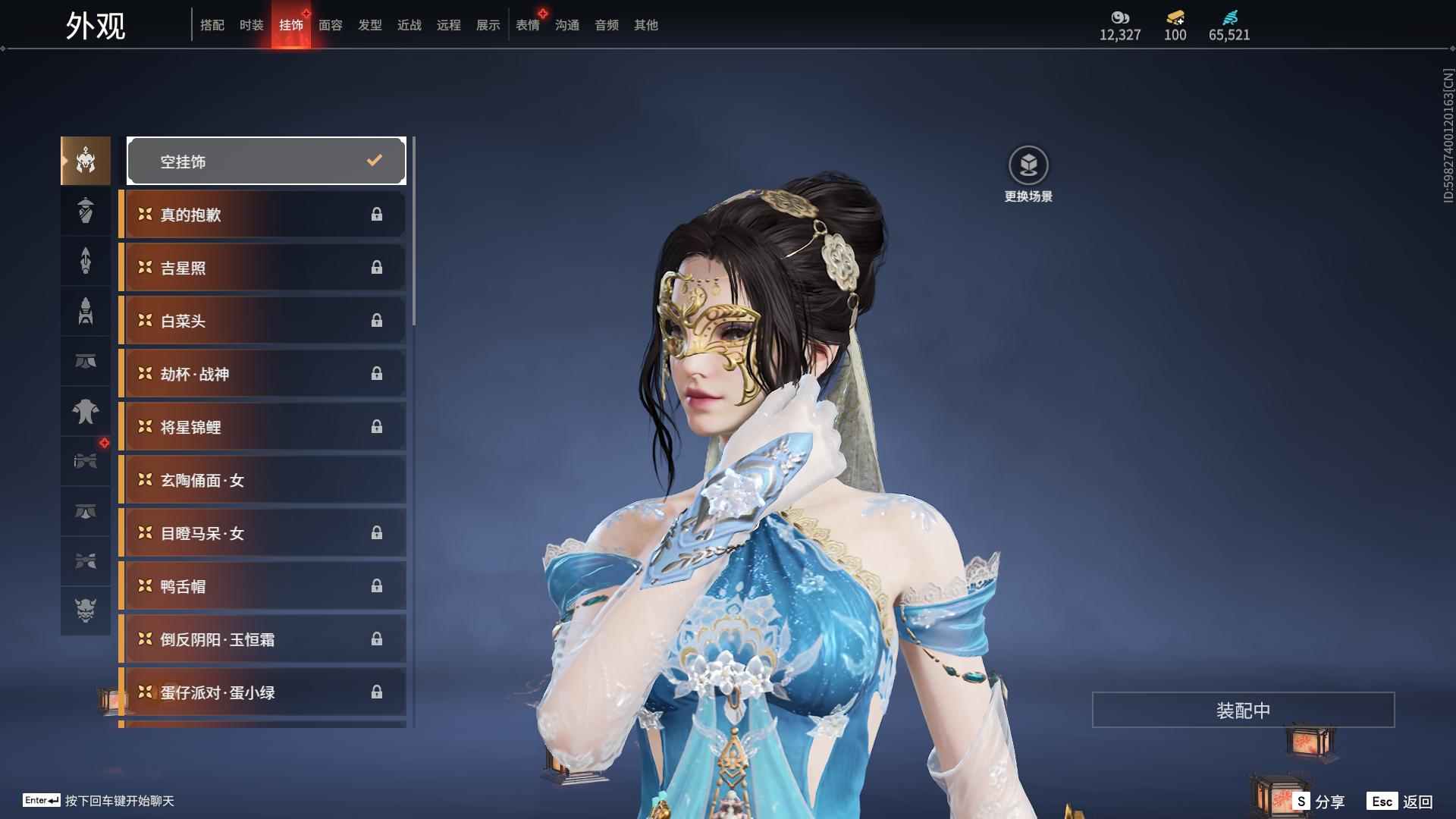Click 返回 to go back
1456x819 pixels.
[x=1400, y=802]
